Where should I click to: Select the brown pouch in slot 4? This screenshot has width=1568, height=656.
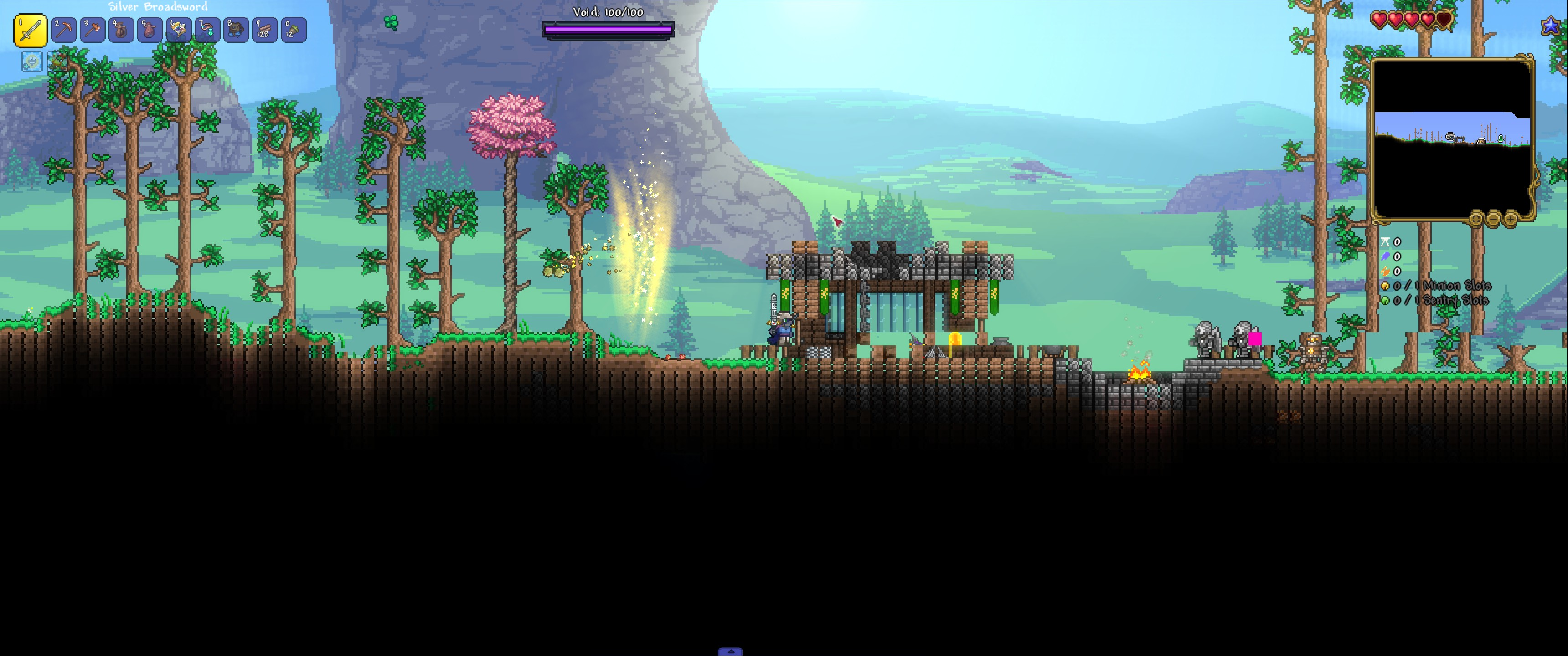coord(121,30)
